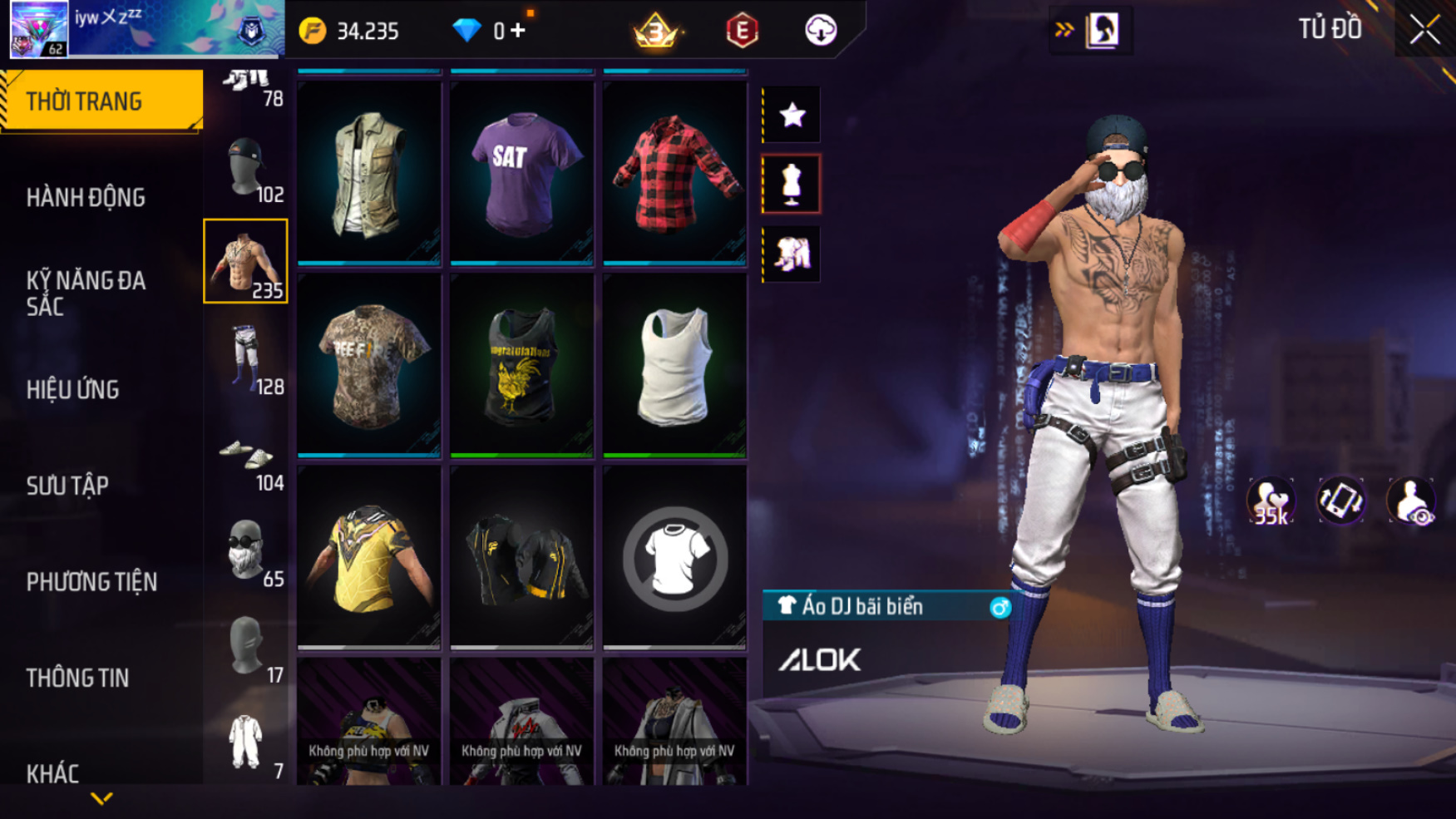Open the Hiệu Ứng menu section
The height and width of the screenshot is (819, 1456).
tap(73, 390)
